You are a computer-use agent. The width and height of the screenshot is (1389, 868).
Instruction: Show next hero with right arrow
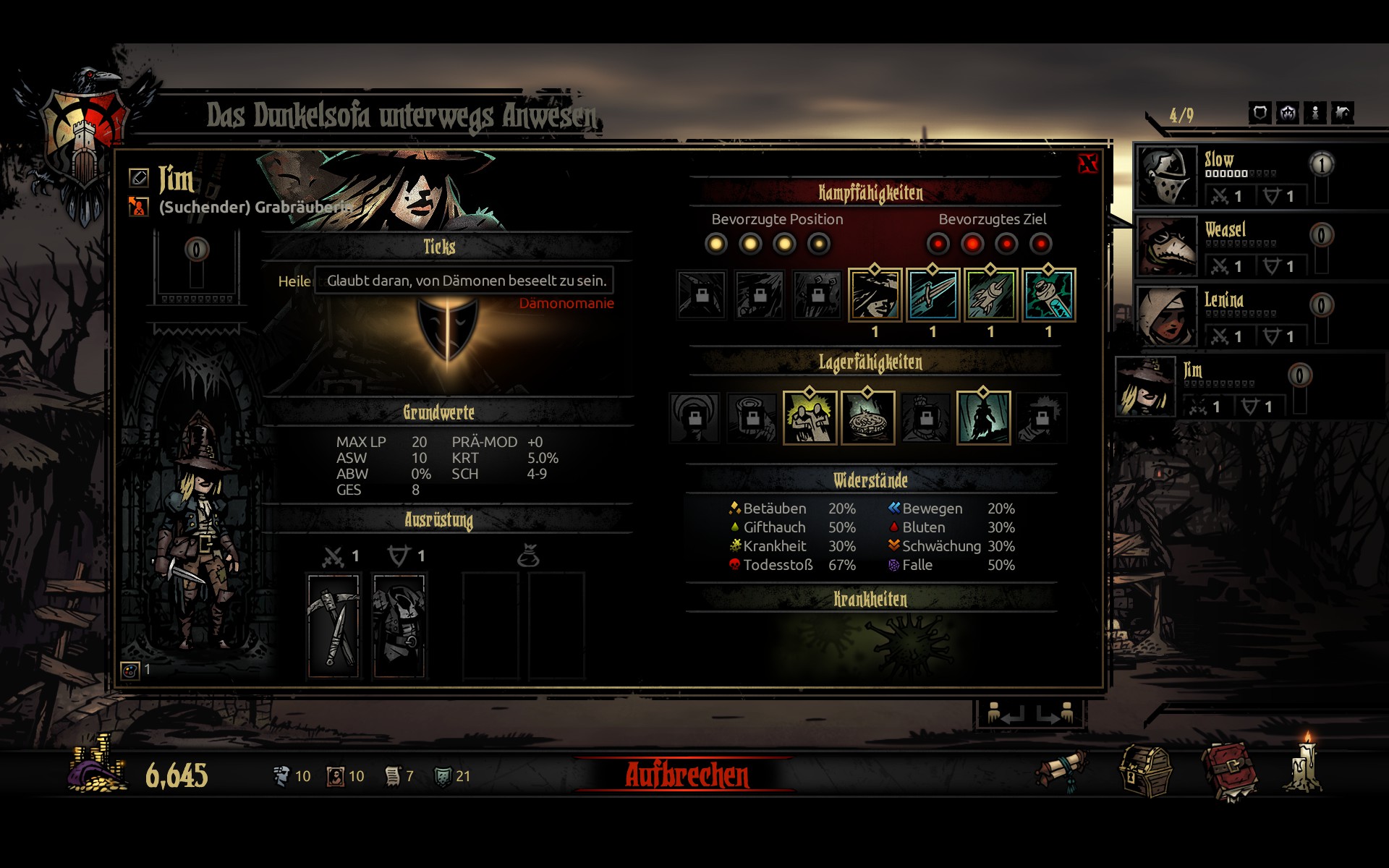[x=1055, y=714]
